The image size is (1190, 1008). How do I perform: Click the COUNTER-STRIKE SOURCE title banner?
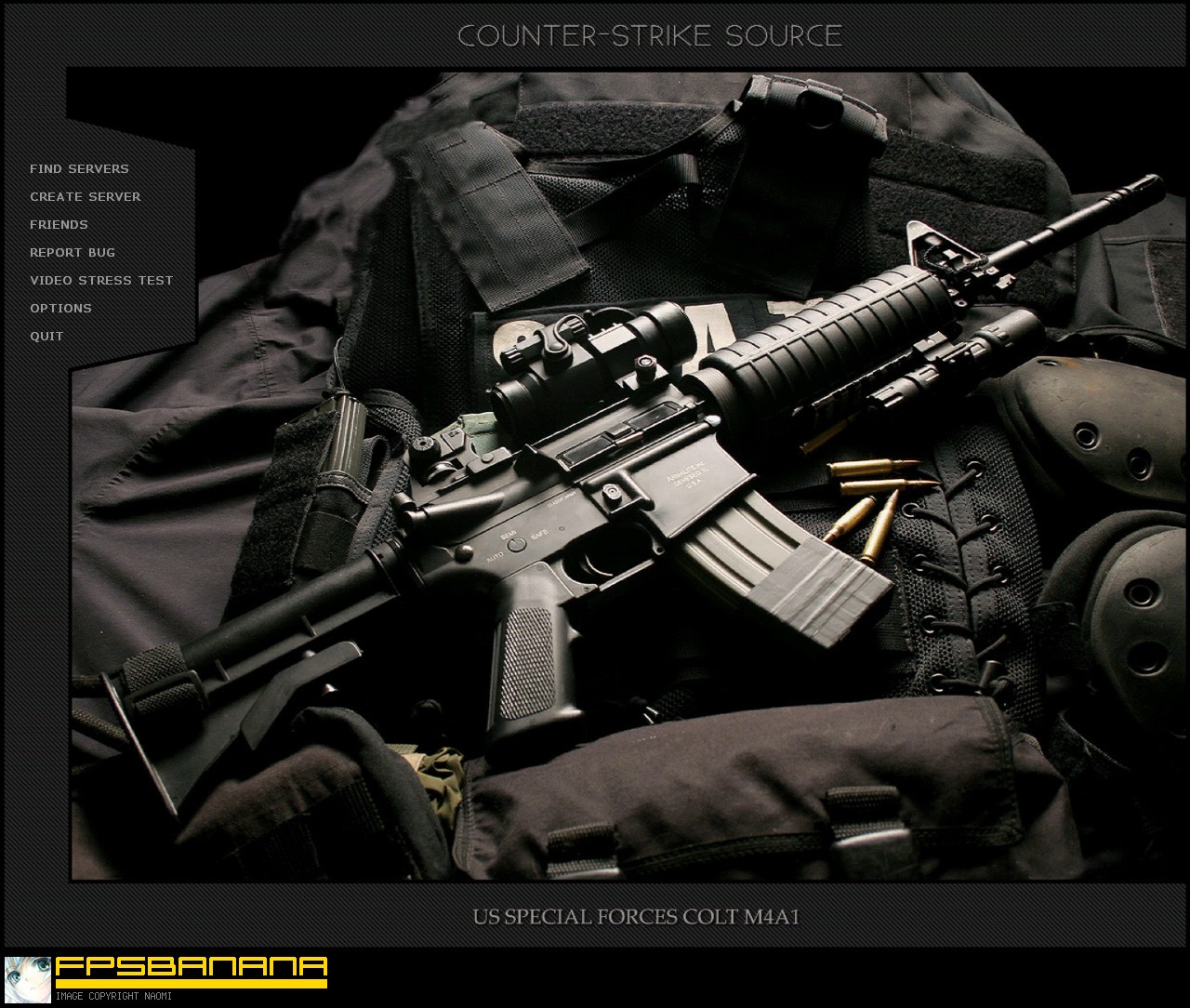click(x=650, y=35)
